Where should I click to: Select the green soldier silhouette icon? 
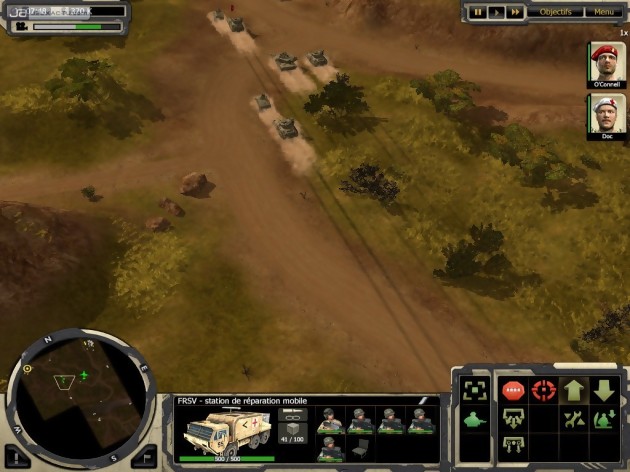[476, 420]
